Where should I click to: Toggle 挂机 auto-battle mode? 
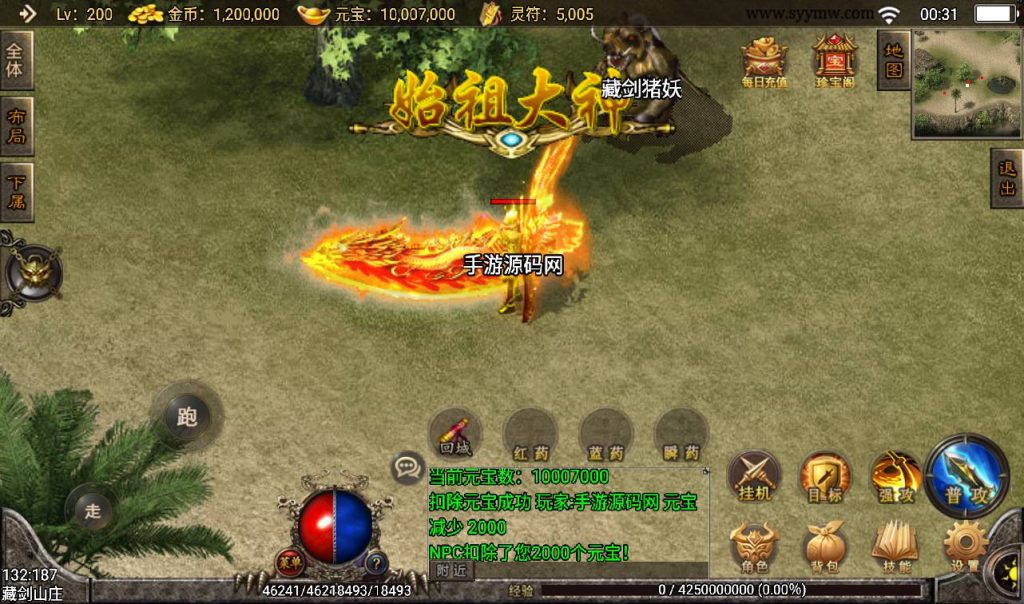click(x=753, y=475)
